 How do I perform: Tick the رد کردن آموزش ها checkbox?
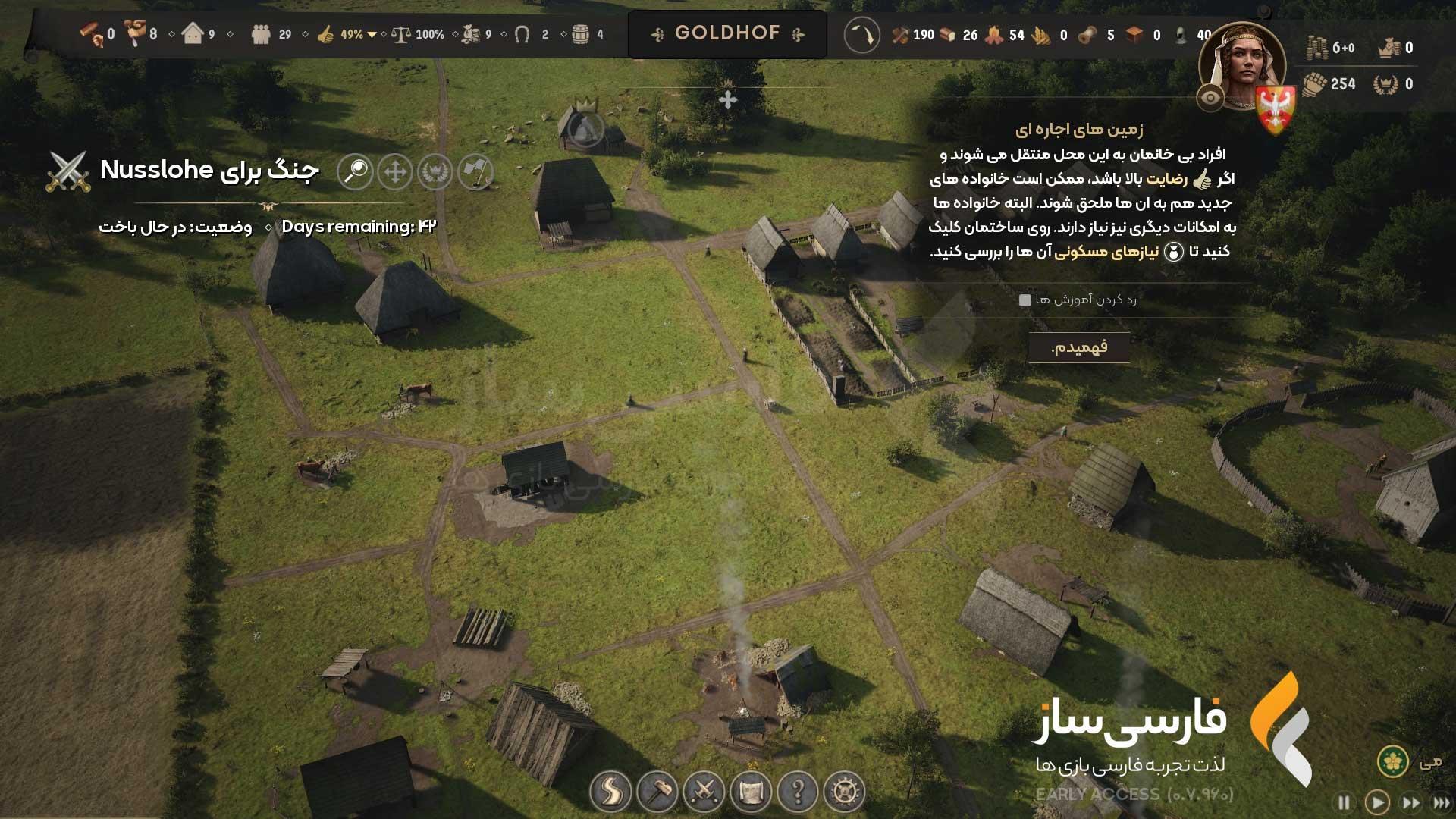click(1025, 300)
